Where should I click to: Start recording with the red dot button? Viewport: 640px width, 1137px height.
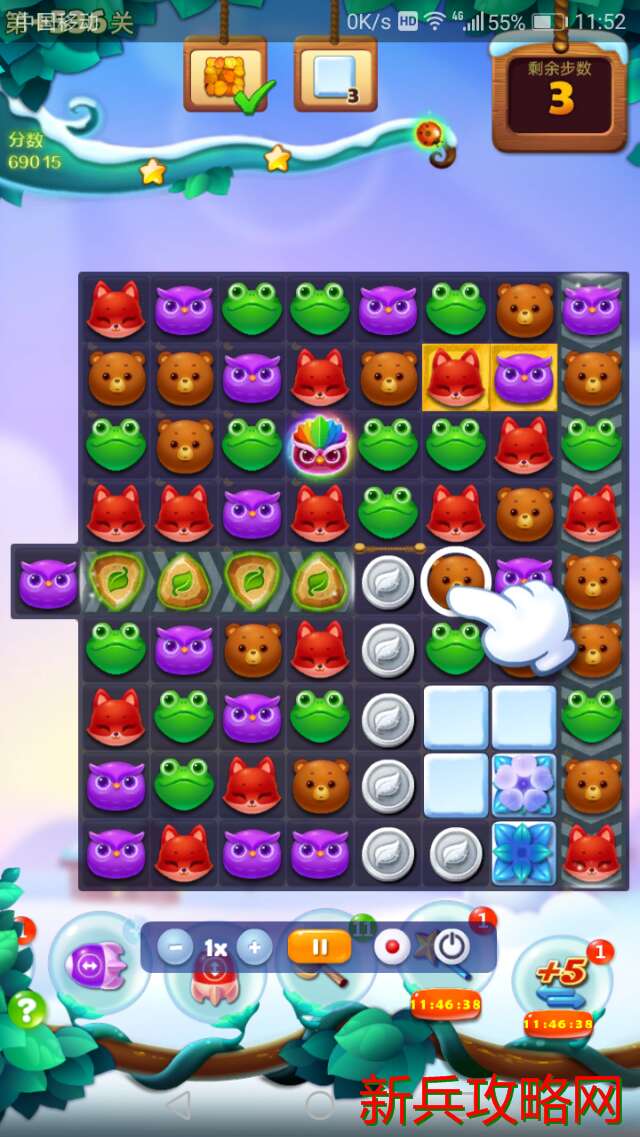[x=392, y=947]
